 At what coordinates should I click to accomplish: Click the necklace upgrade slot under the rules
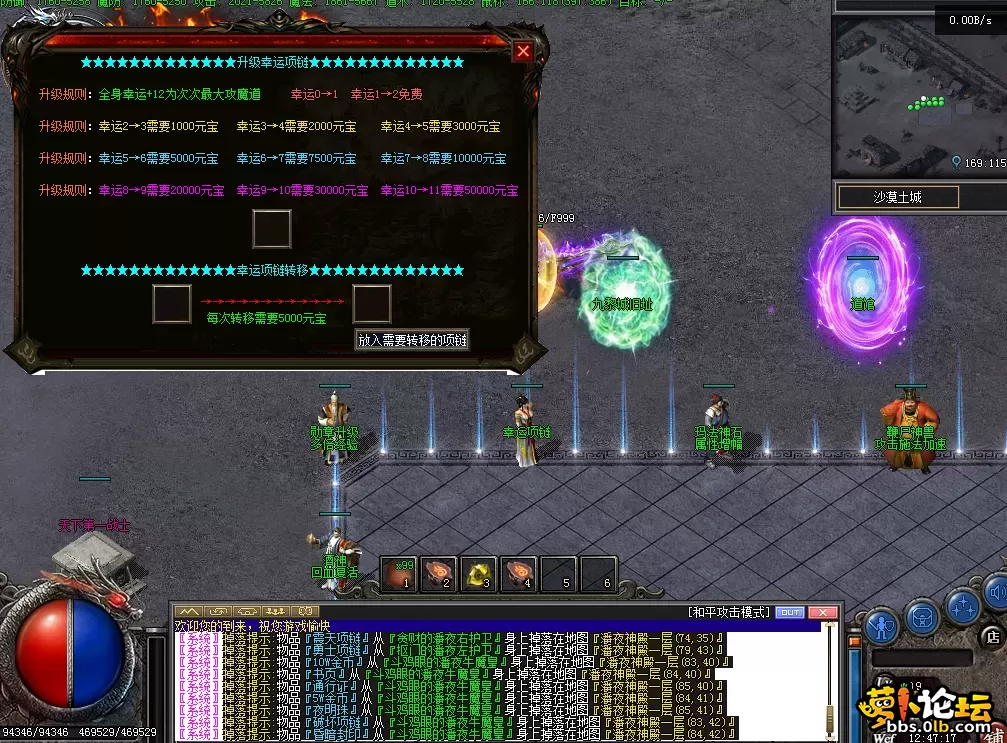pos(272,229)
